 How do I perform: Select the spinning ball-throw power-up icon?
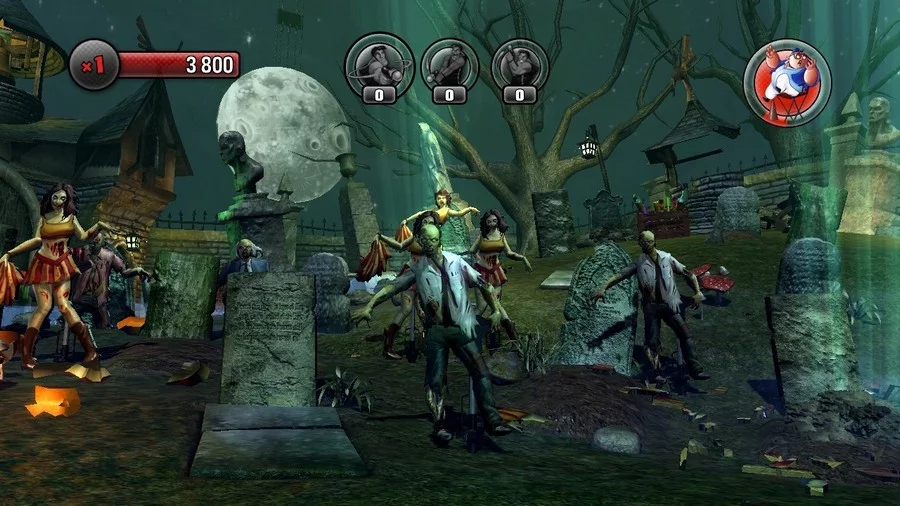click(379, 65)
